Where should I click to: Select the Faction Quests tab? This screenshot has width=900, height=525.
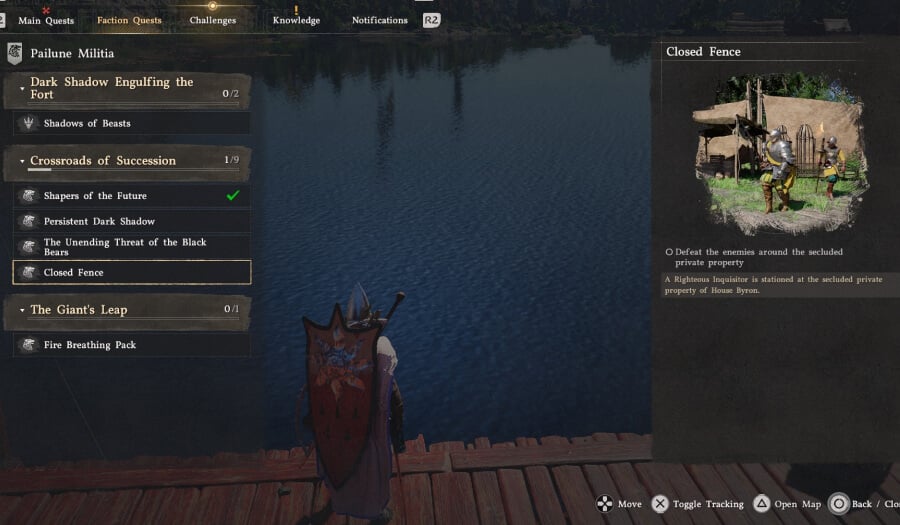[x=129, y=20]
